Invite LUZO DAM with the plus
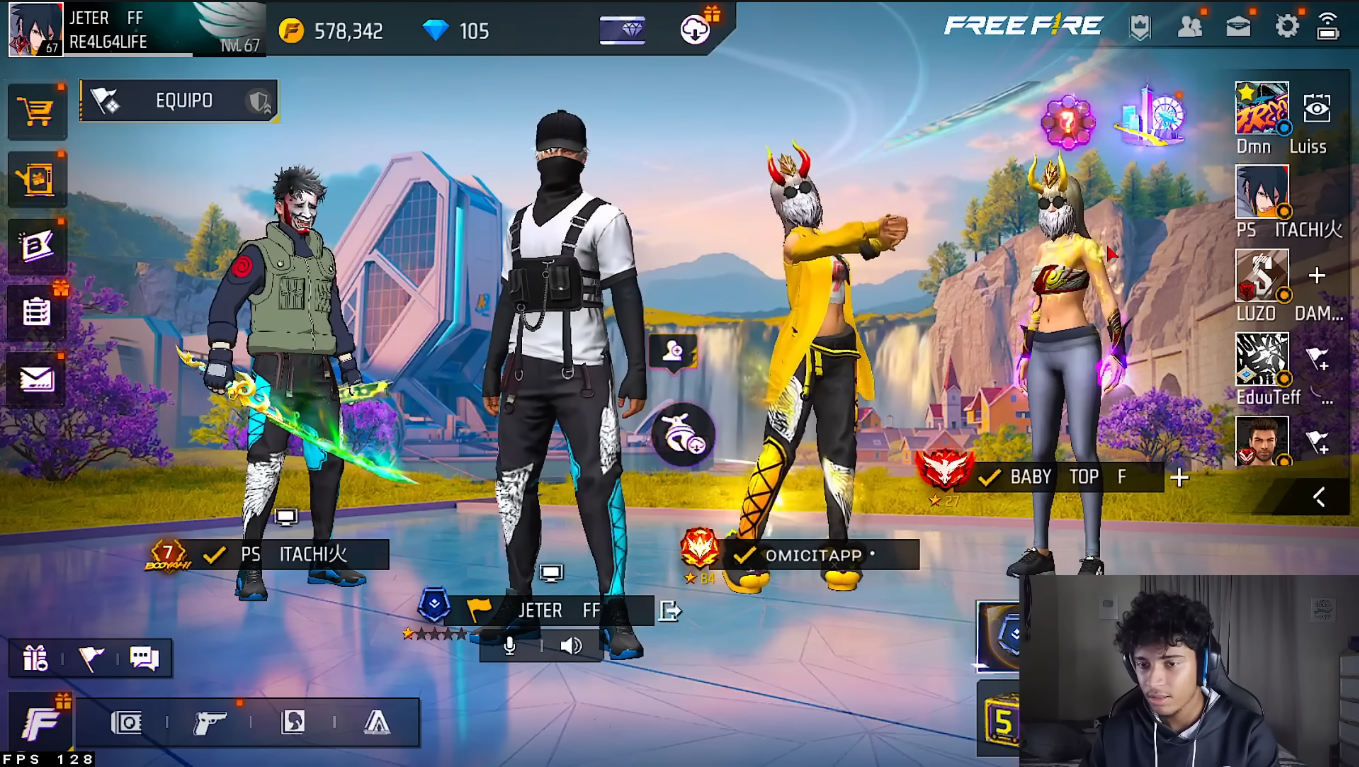 (x=1317, y=276)
